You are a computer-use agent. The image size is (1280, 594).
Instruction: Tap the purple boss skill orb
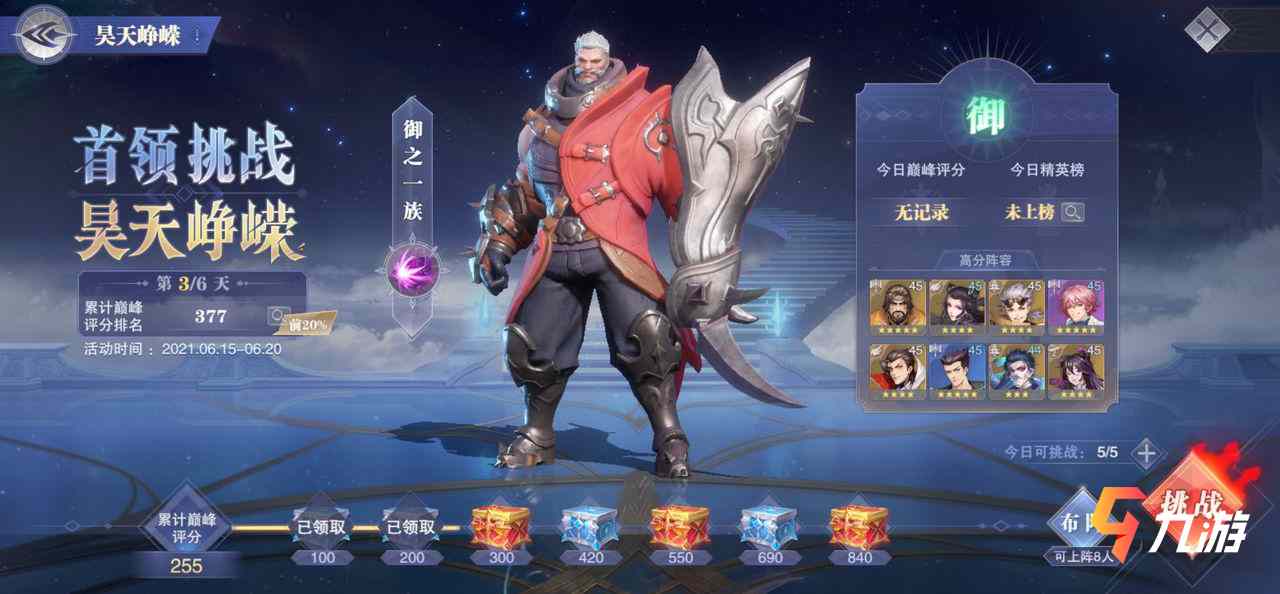(408, 268)
